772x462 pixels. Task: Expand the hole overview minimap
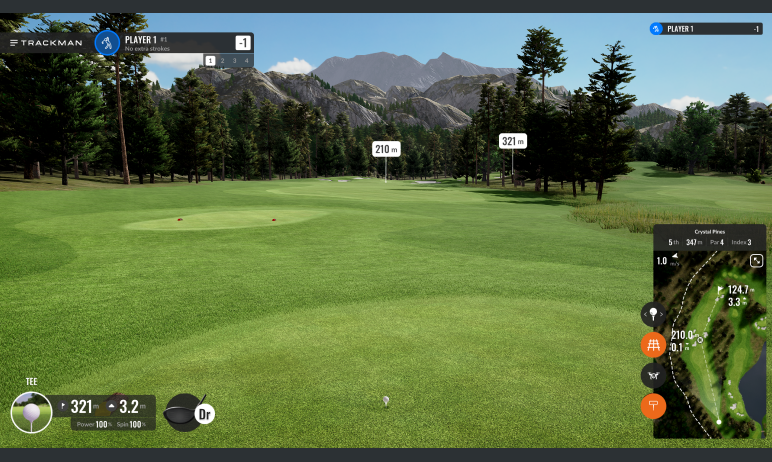pos(756,260)
